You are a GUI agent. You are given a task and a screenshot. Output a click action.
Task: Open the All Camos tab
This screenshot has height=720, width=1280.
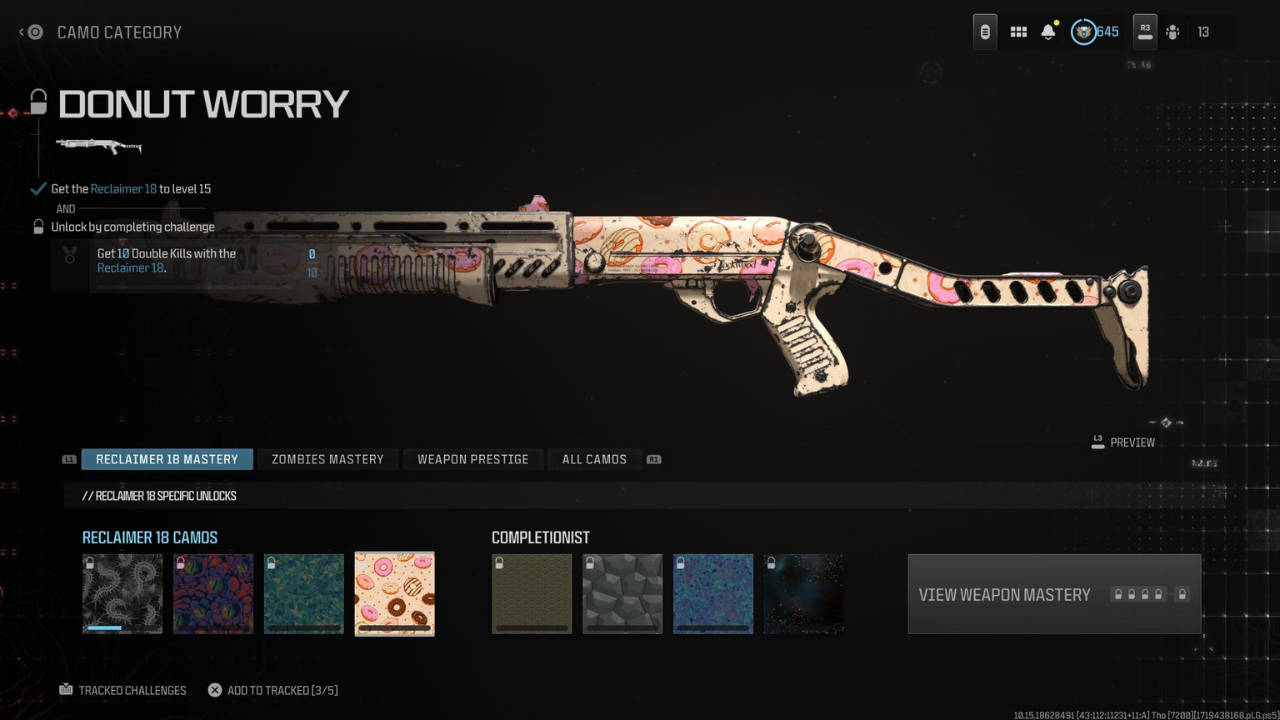(594, 459)
